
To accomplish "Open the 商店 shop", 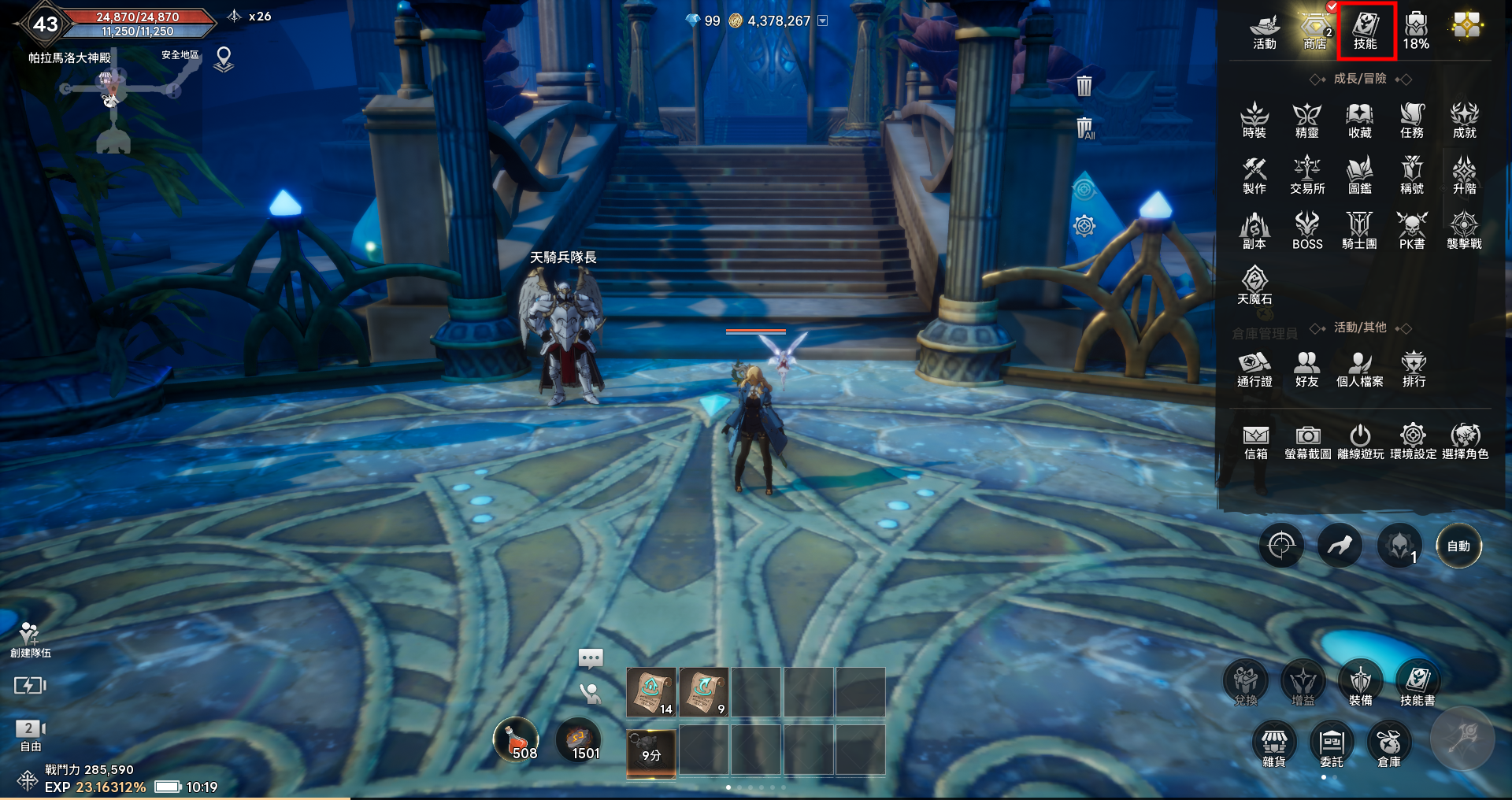I will [1314, 31].
